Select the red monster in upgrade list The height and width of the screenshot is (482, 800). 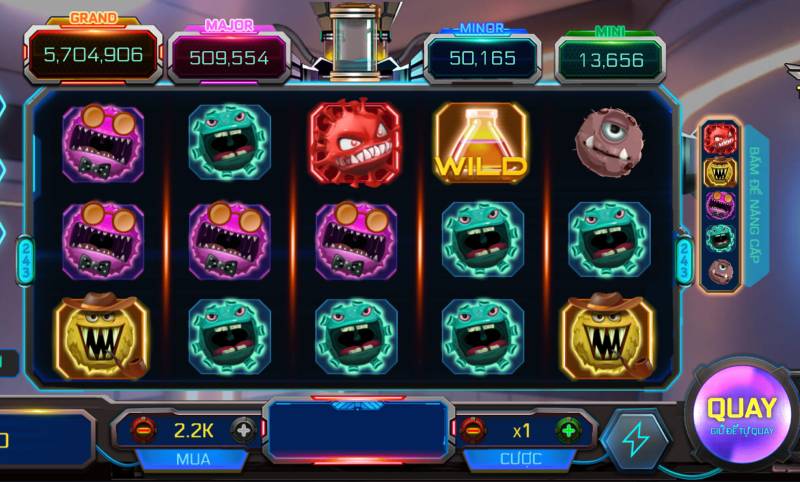(720, 138)
